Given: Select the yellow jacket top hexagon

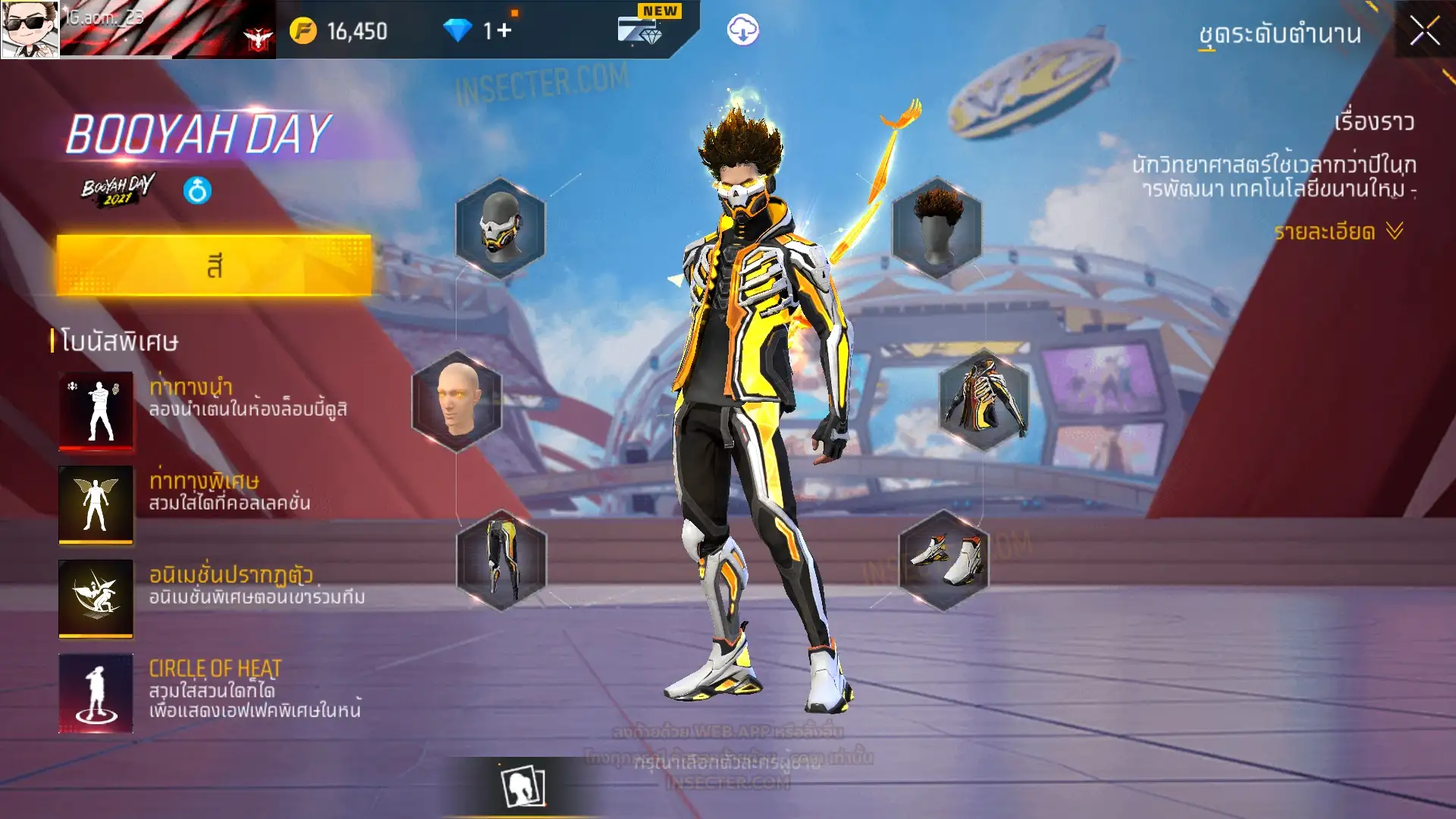Looking at the screenshot, I should (984, 399).
